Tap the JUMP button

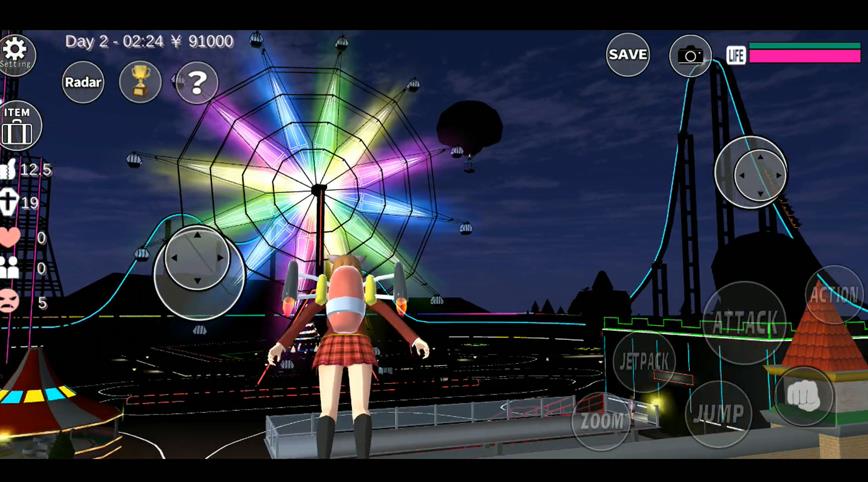(x=718, y=413)
